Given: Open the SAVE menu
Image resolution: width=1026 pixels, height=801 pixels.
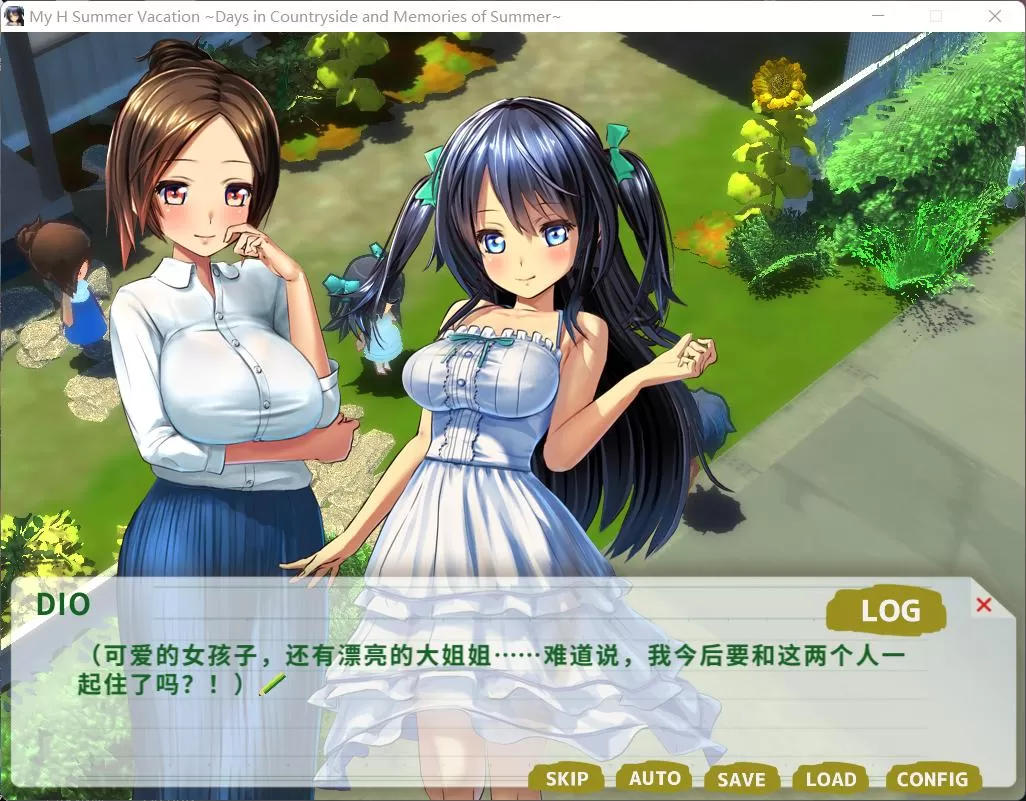Looking at the screenshot, I should point(741,780).
